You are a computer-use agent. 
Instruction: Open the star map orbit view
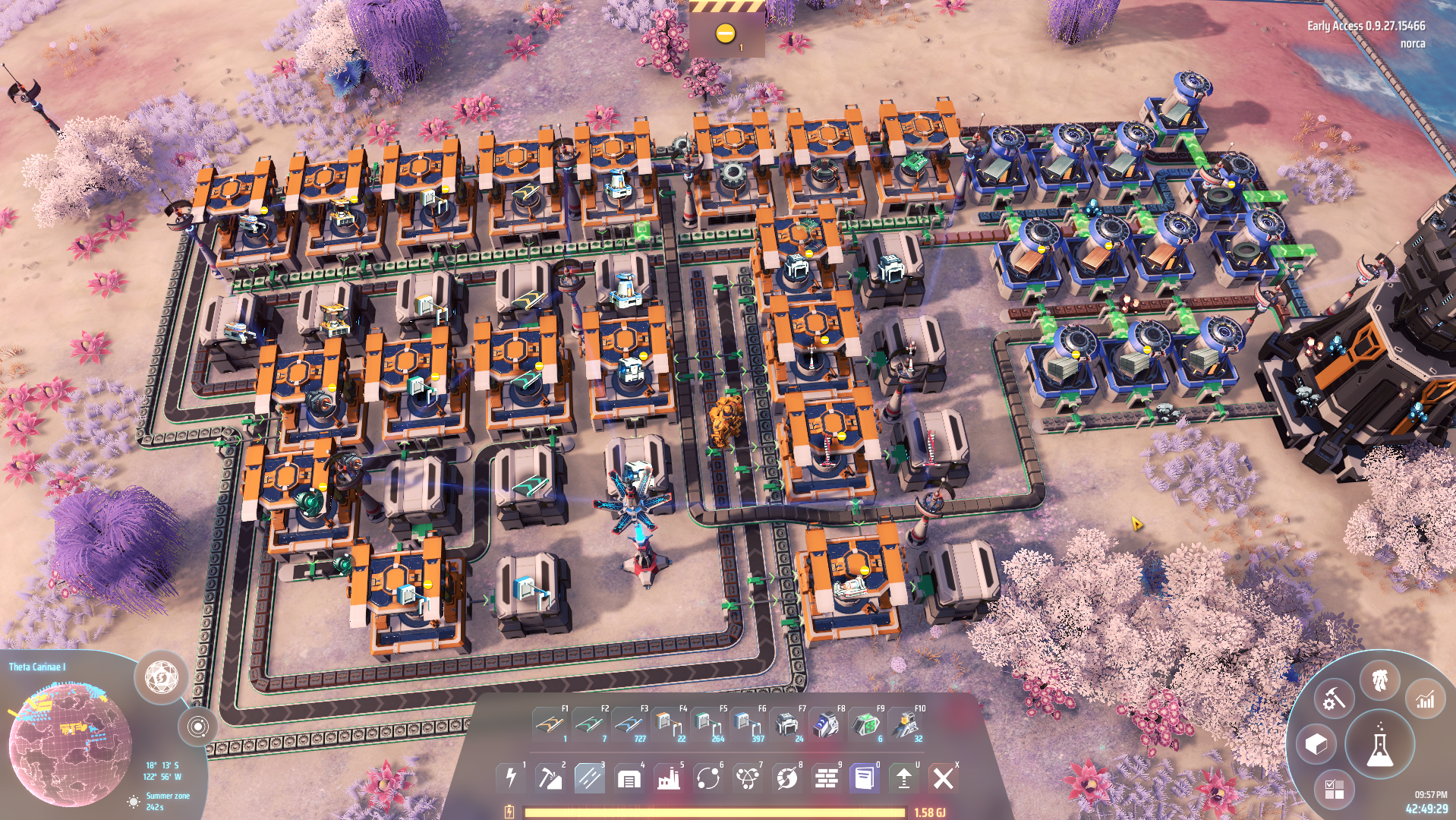197,727
